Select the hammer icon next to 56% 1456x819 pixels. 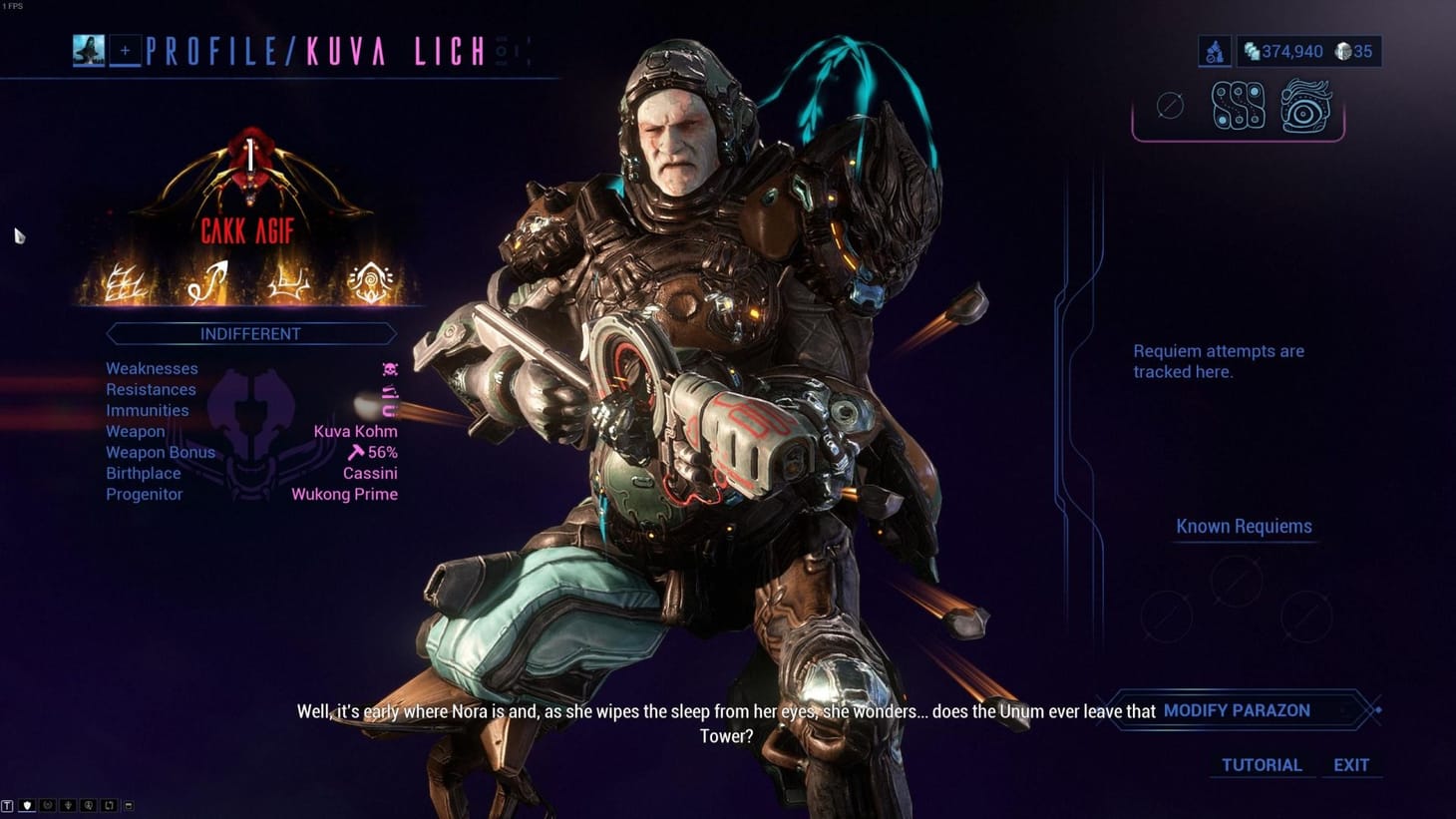pos(354,452)
